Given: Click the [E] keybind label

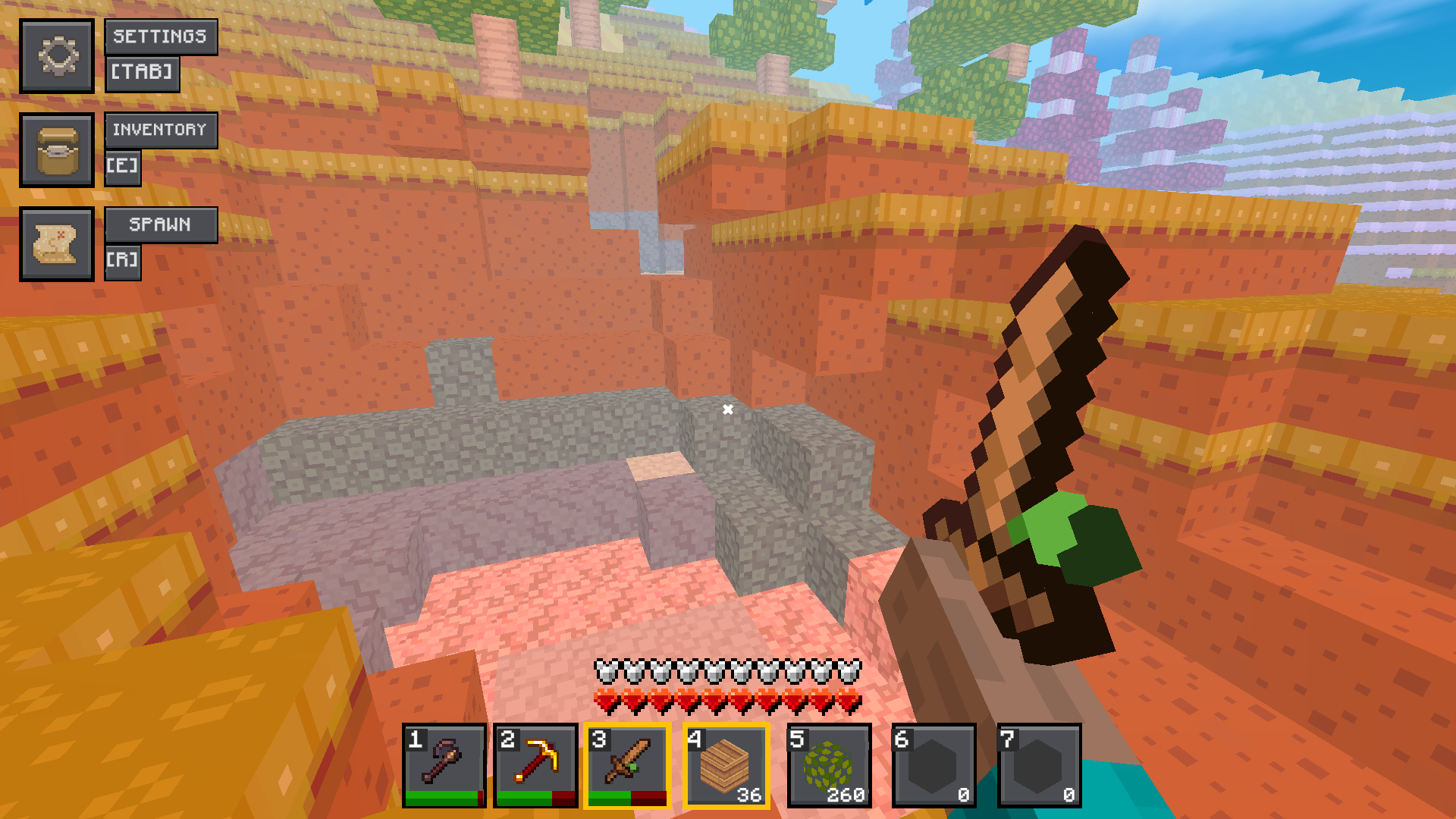Looking at the screenshot, I should tap(123, 168).
